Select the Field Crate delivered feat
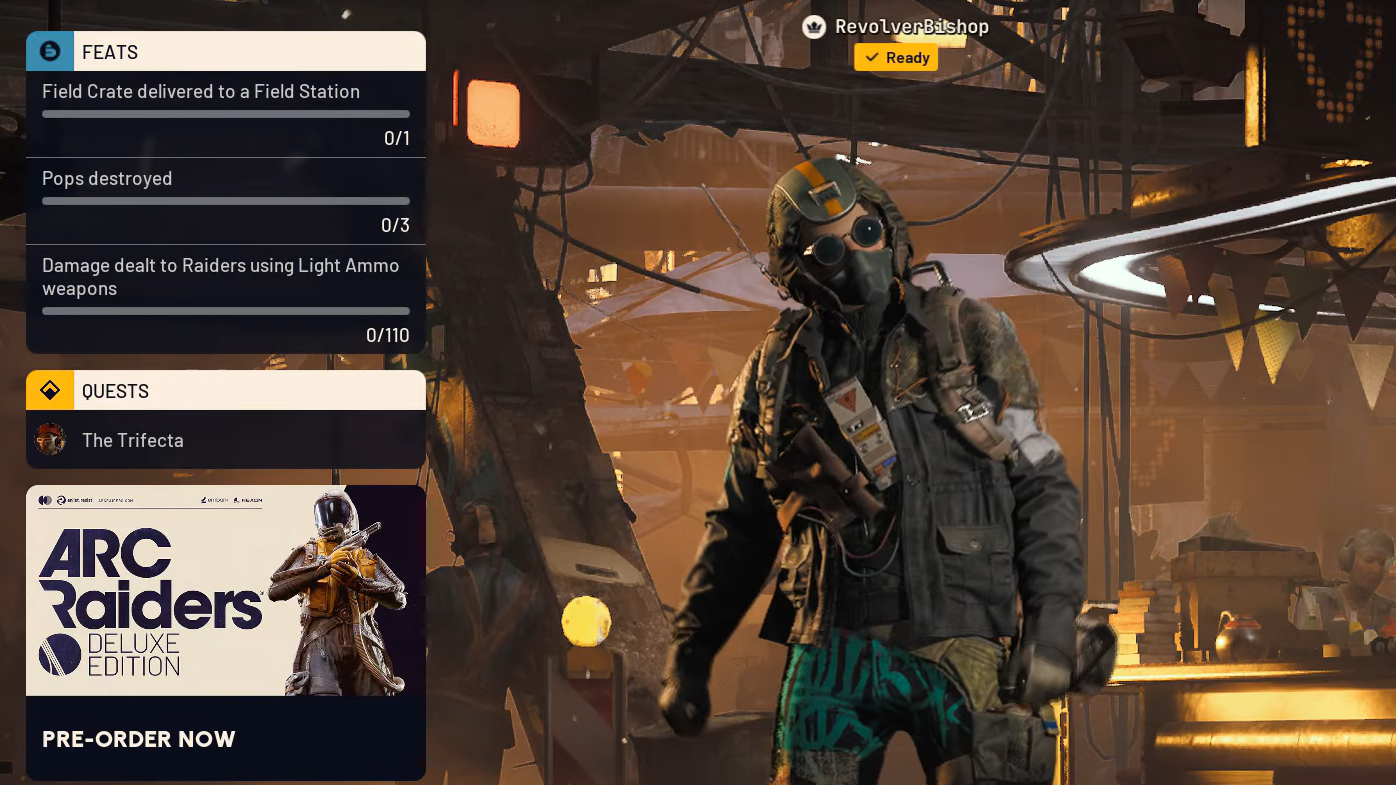The image size is (1396, 785). pyautogui.click(x=226, y=114)
